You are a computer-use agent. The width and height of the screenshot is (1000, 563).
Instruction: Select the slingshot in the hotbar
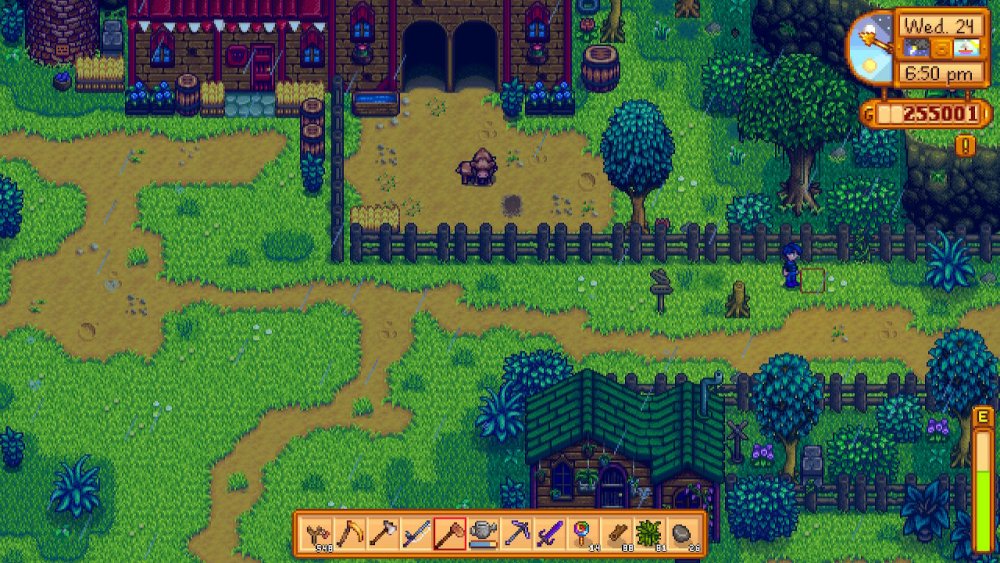point(318,532)
